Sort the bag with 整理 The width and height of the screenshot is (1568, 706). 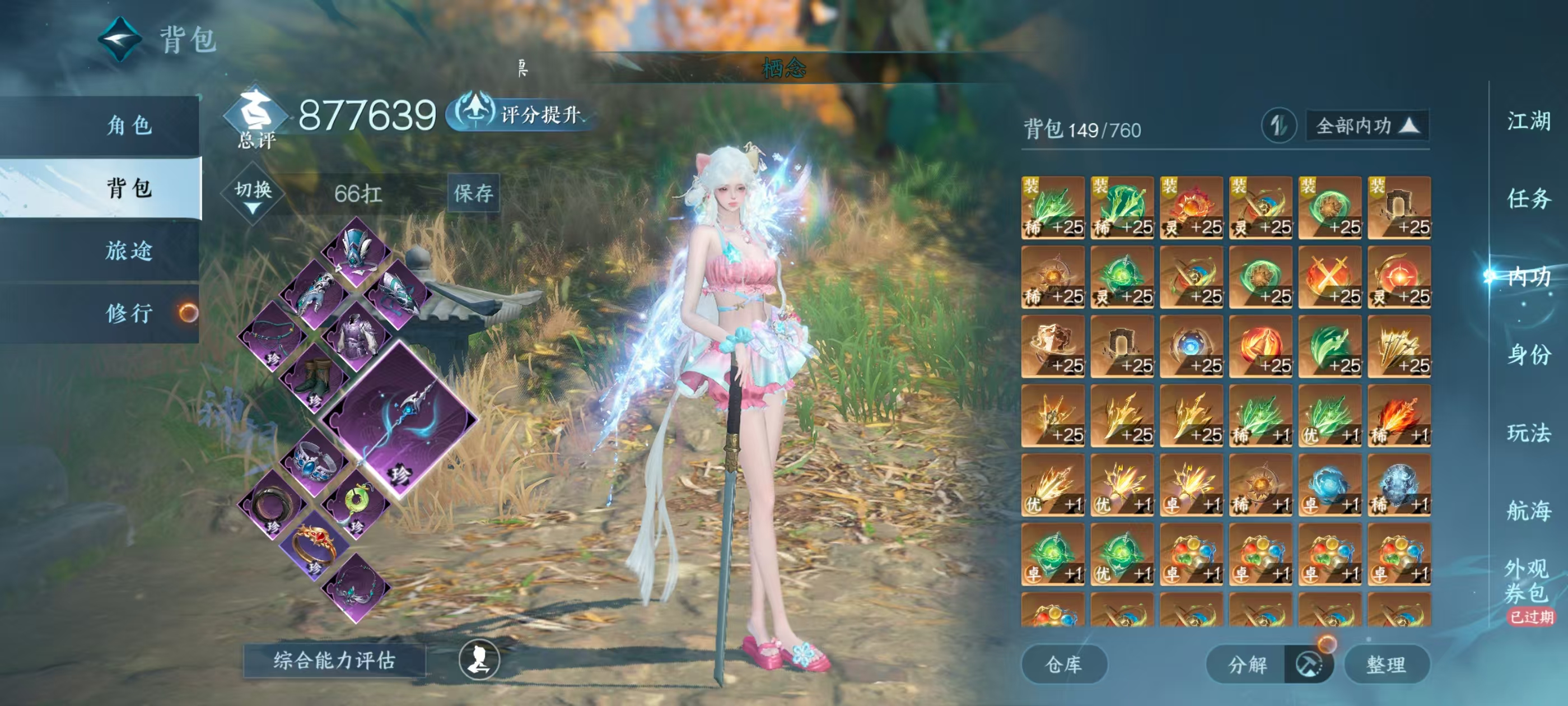click(1386, 665)
